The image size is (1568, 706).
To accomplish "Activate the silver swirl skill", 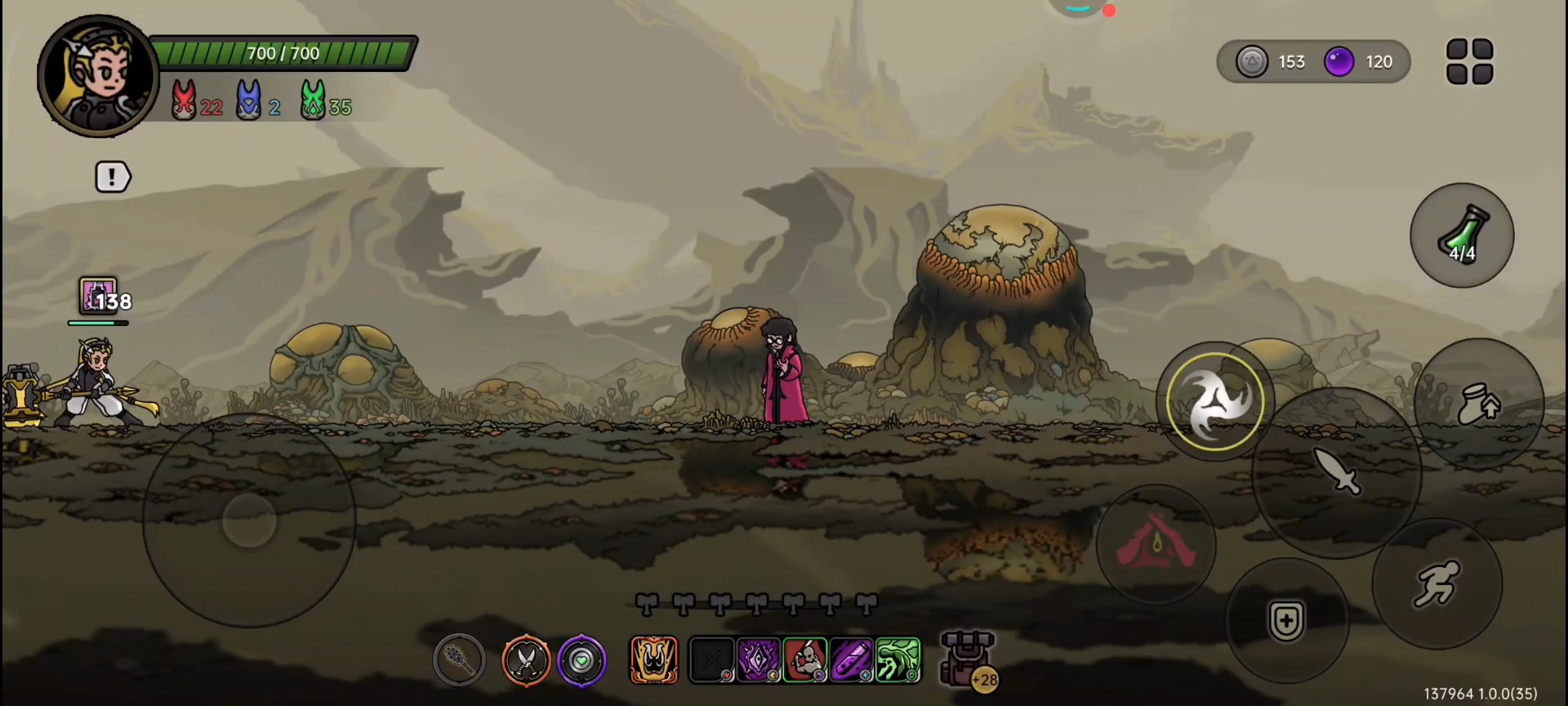I will pos(1214,401).
